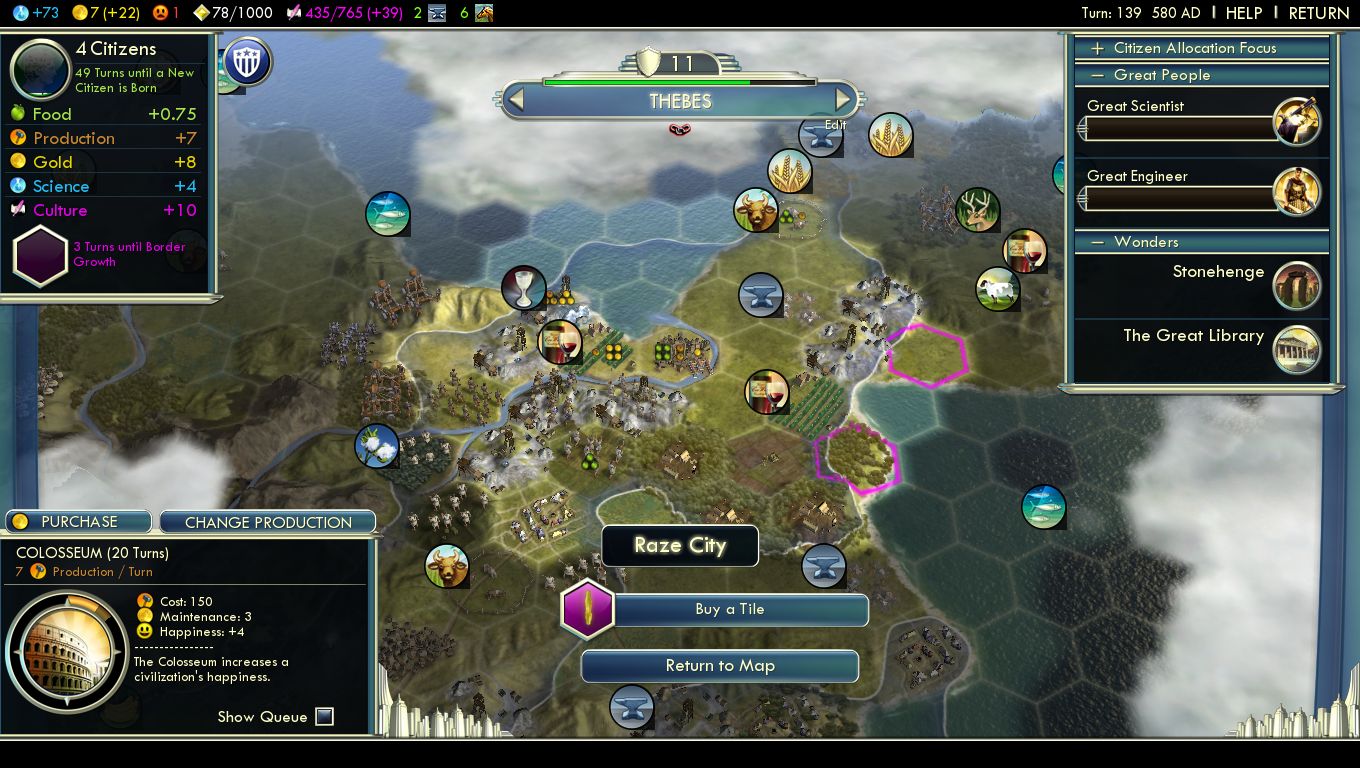This screenshot has height=768, width=1360.
Task: Click CHANGE PRODUCTION button
Action: coord(268,522)
